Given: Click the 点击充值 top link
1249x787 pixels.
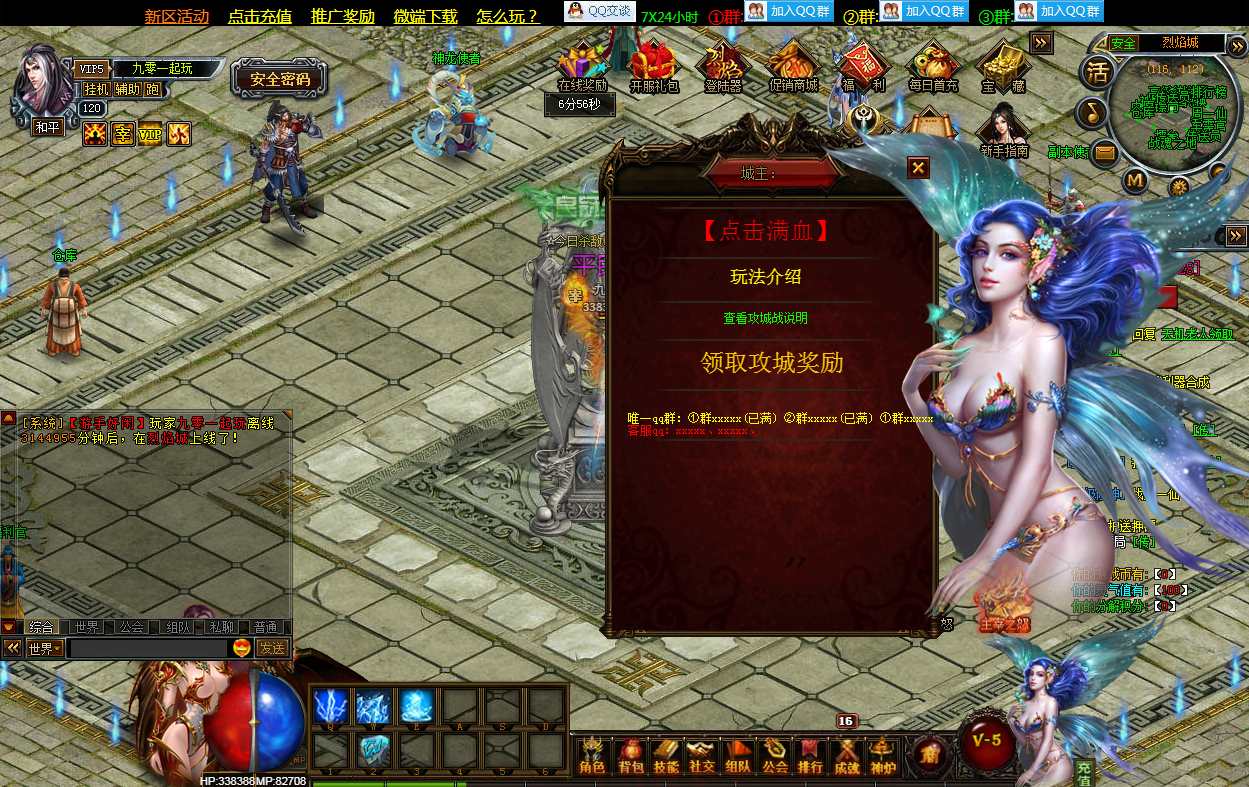Looking at the screenshot, I should click(259, 16).
